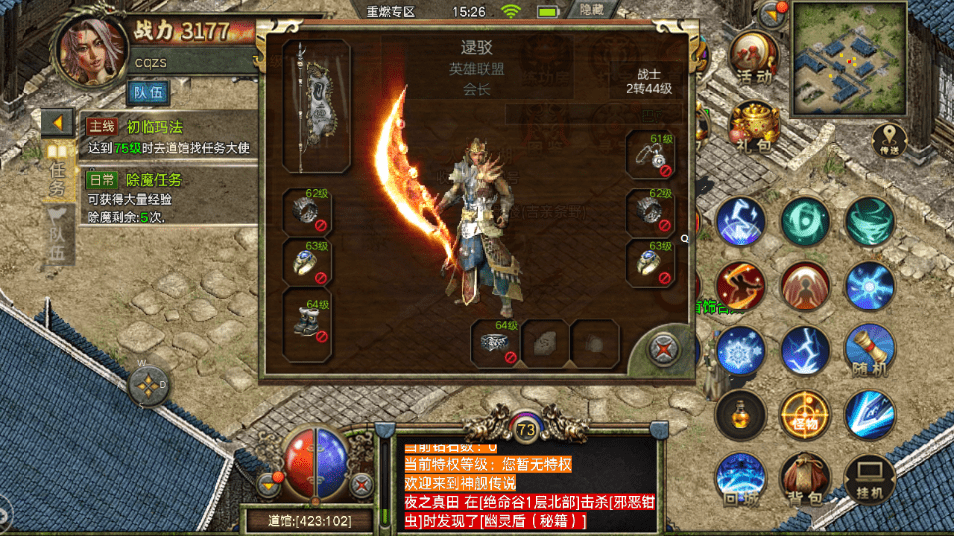954x536 pixels.
Task: Click the 传送 teleport button
Action: [888, 141]
